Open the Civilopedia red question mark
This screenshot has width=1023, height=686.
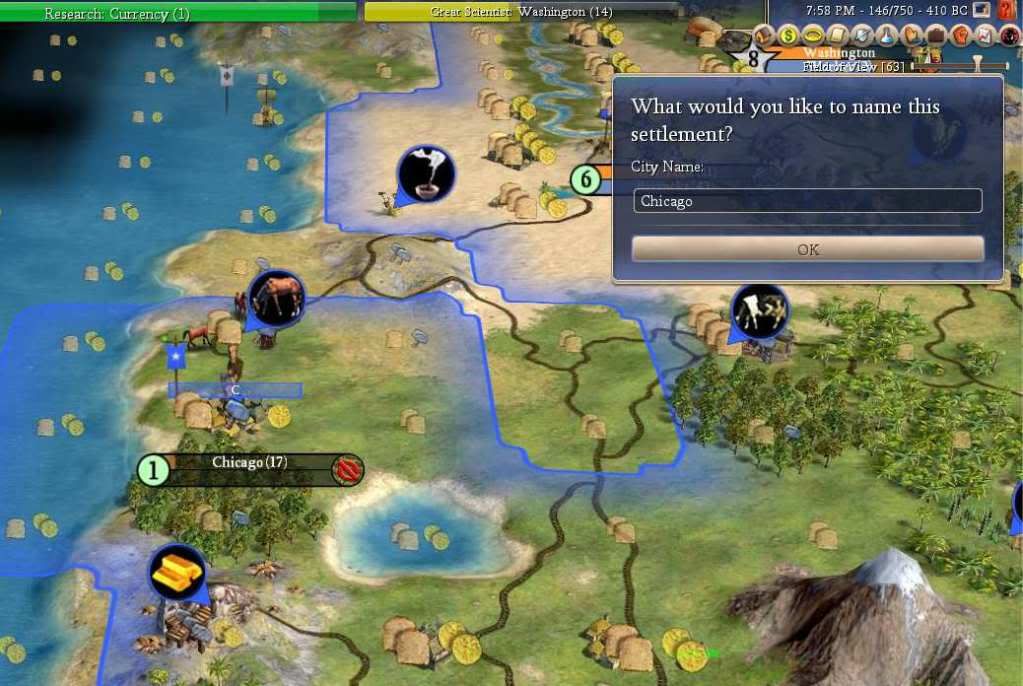click(x=1006, y=11)
